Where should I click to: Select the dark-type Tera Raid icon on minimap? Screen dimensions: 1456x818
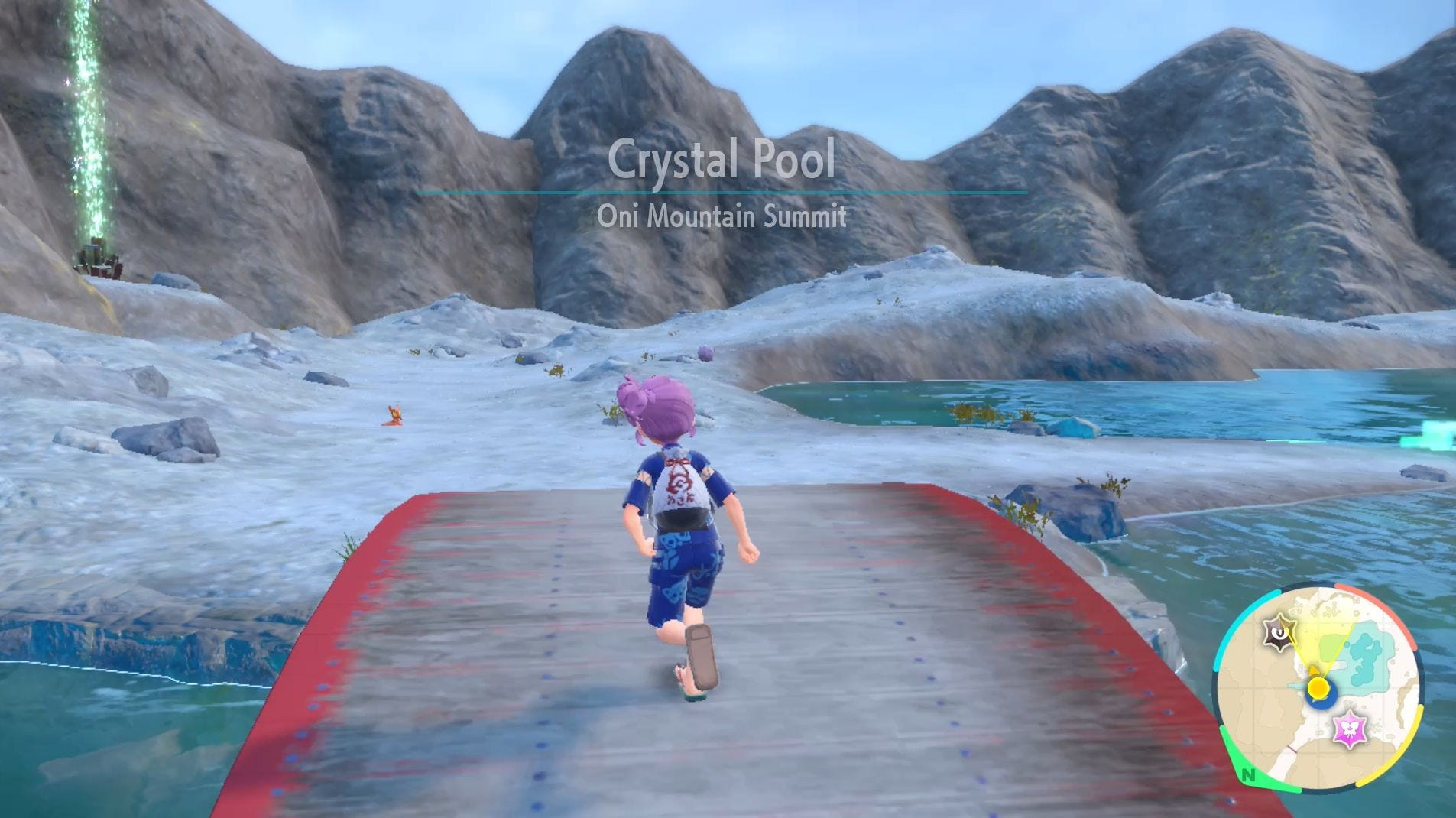pos(1279,631)
